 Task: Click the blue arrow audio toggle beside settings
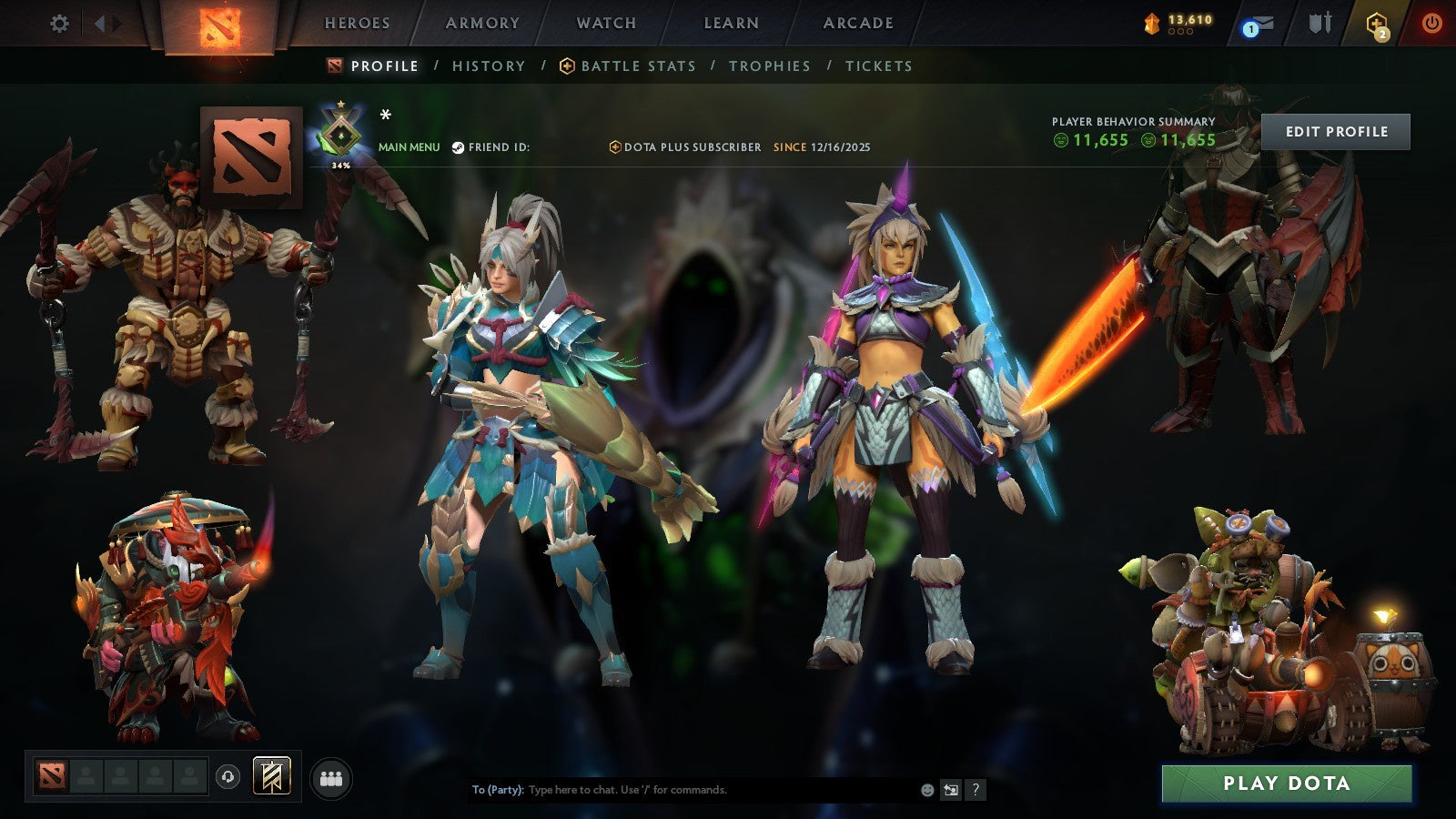point(98,25)
